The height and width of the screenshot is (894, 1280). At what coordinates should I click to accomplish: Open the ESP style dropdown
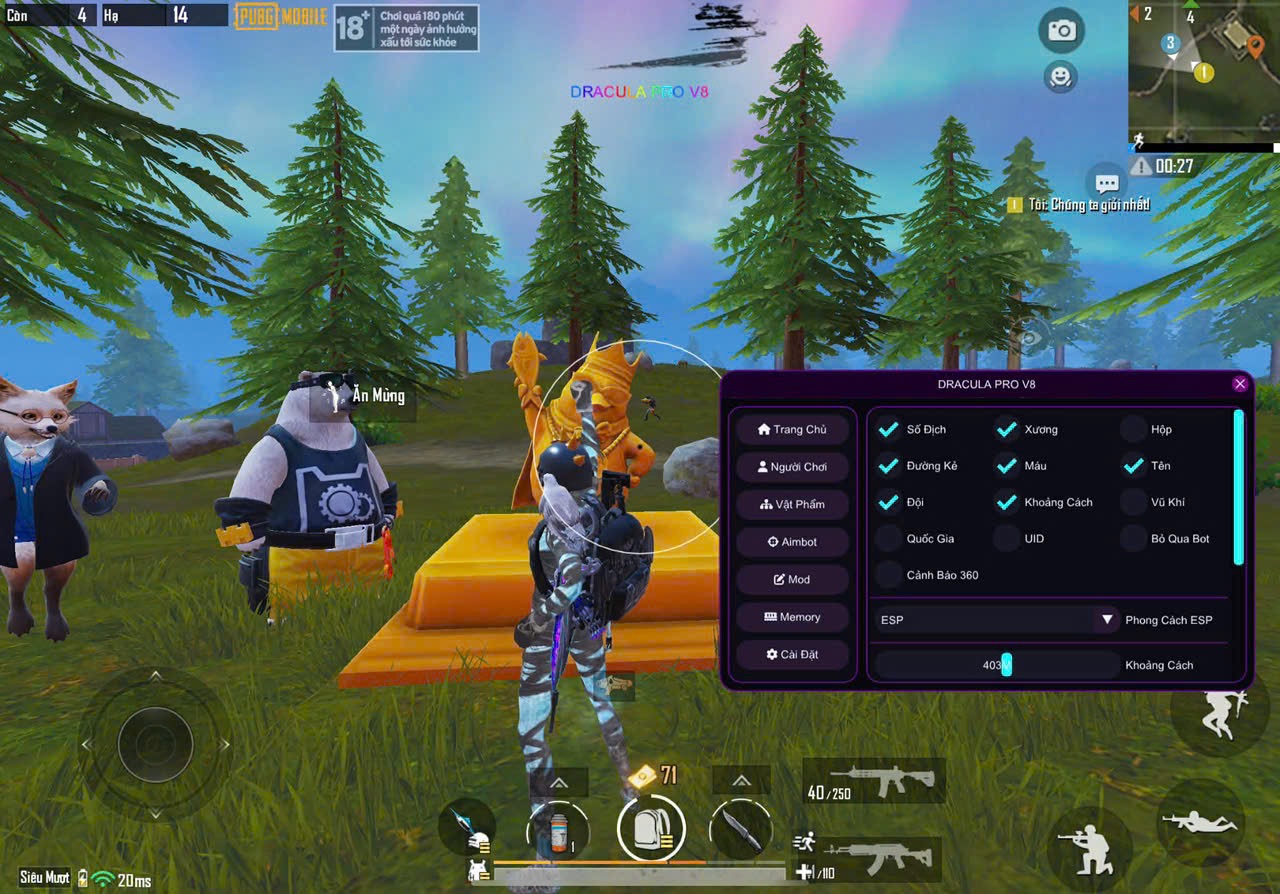[x=1106, y=620]
